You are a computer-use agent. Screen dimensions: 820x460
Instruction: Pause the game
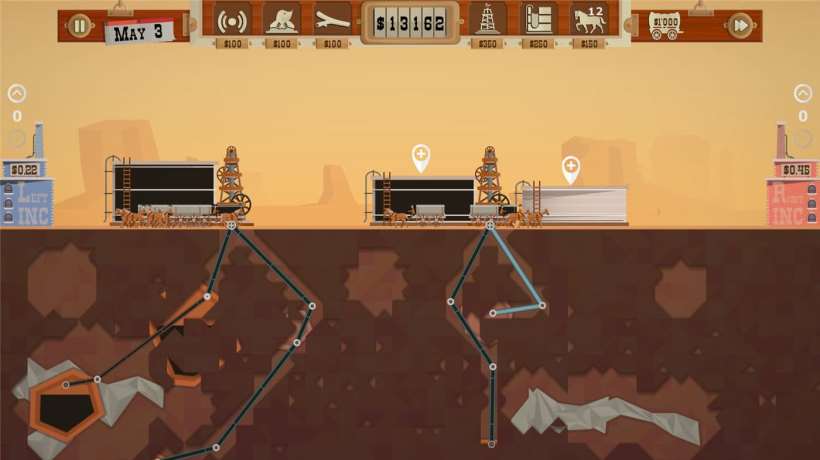(x=80, y=26)
